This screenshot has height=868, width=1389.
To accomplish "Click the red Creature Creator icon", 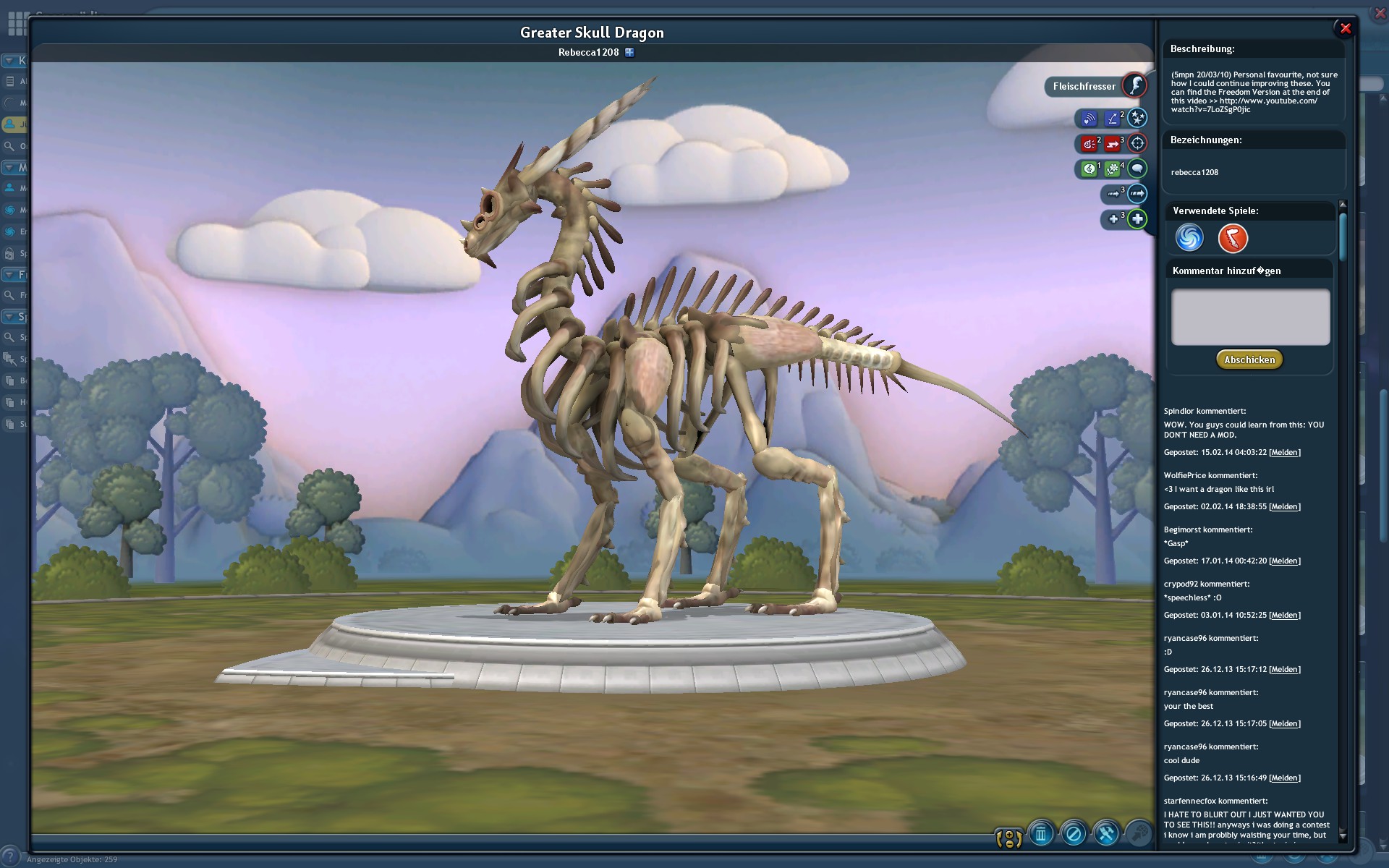I will click(x=1232, y=238).
